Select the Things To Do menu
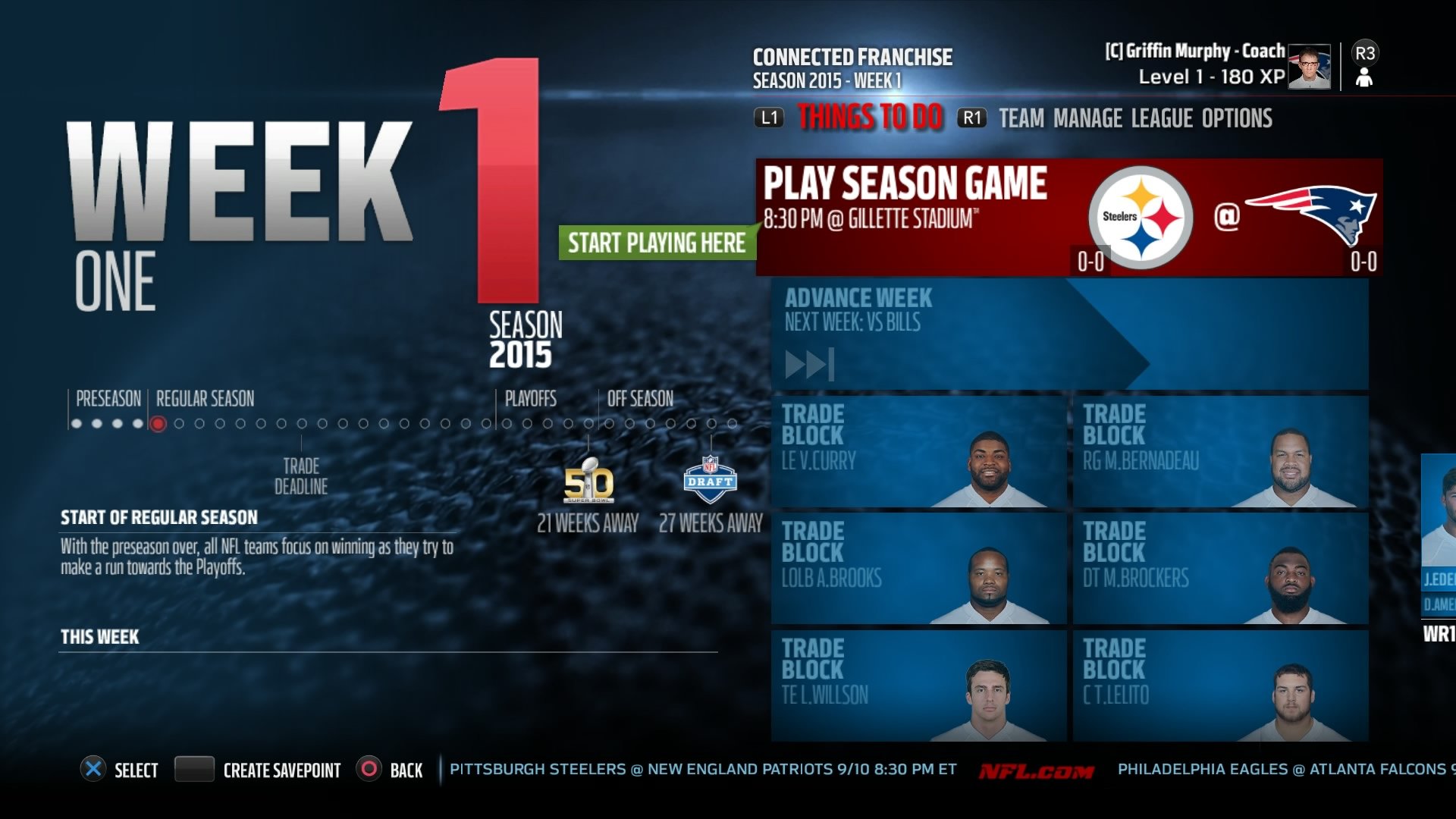Viewport: 1456px width, 819px height. [x=869, y=118]
